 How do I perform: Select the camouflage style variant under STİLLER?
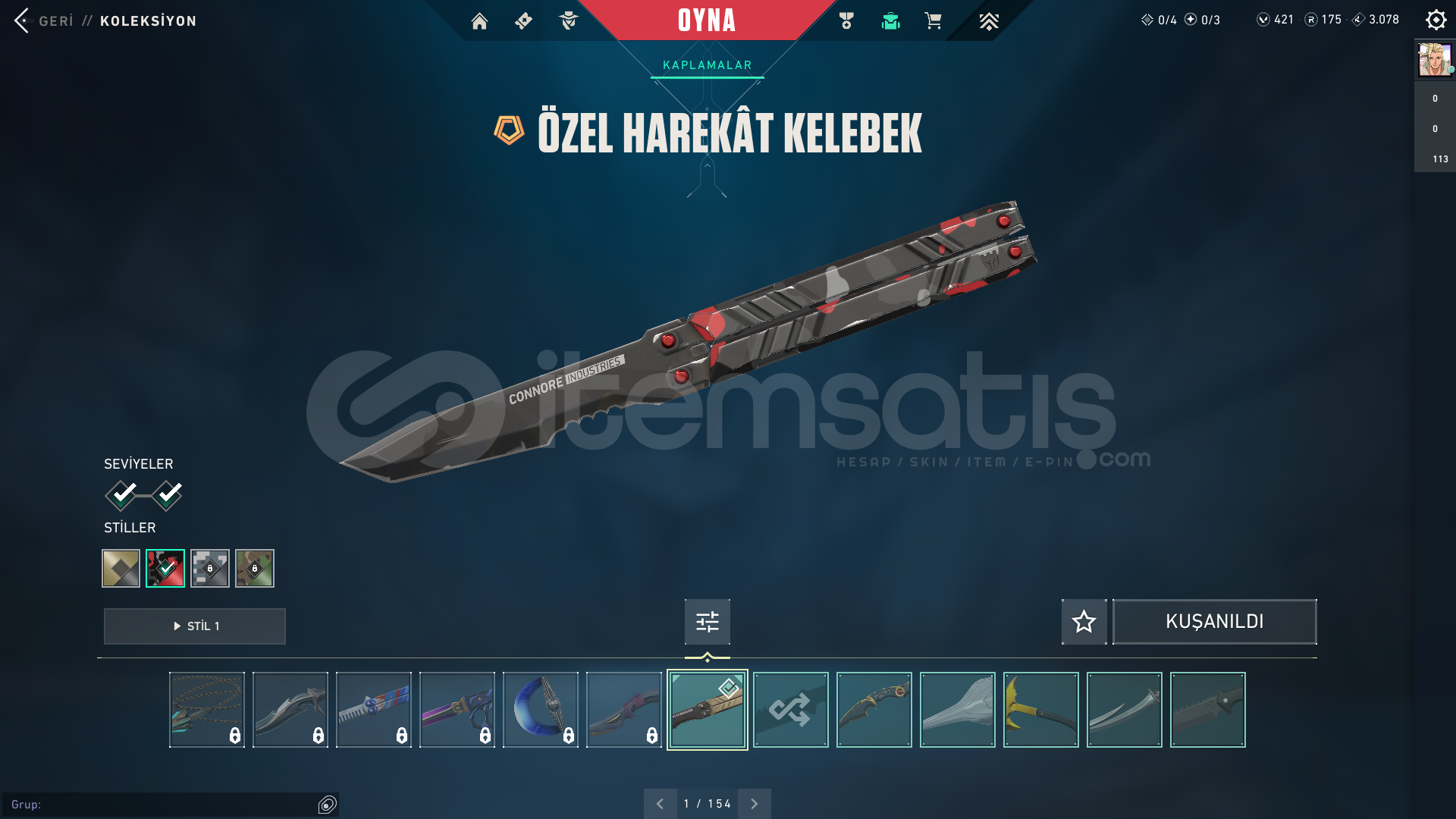click(x=255, y=568)
